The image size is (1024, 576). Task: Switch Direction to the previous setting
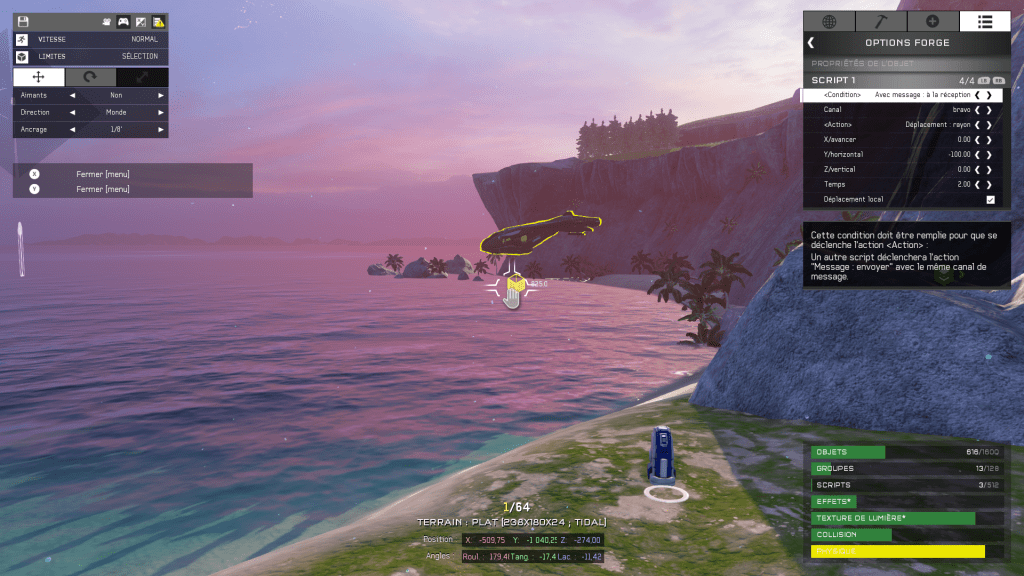[72, 112]
